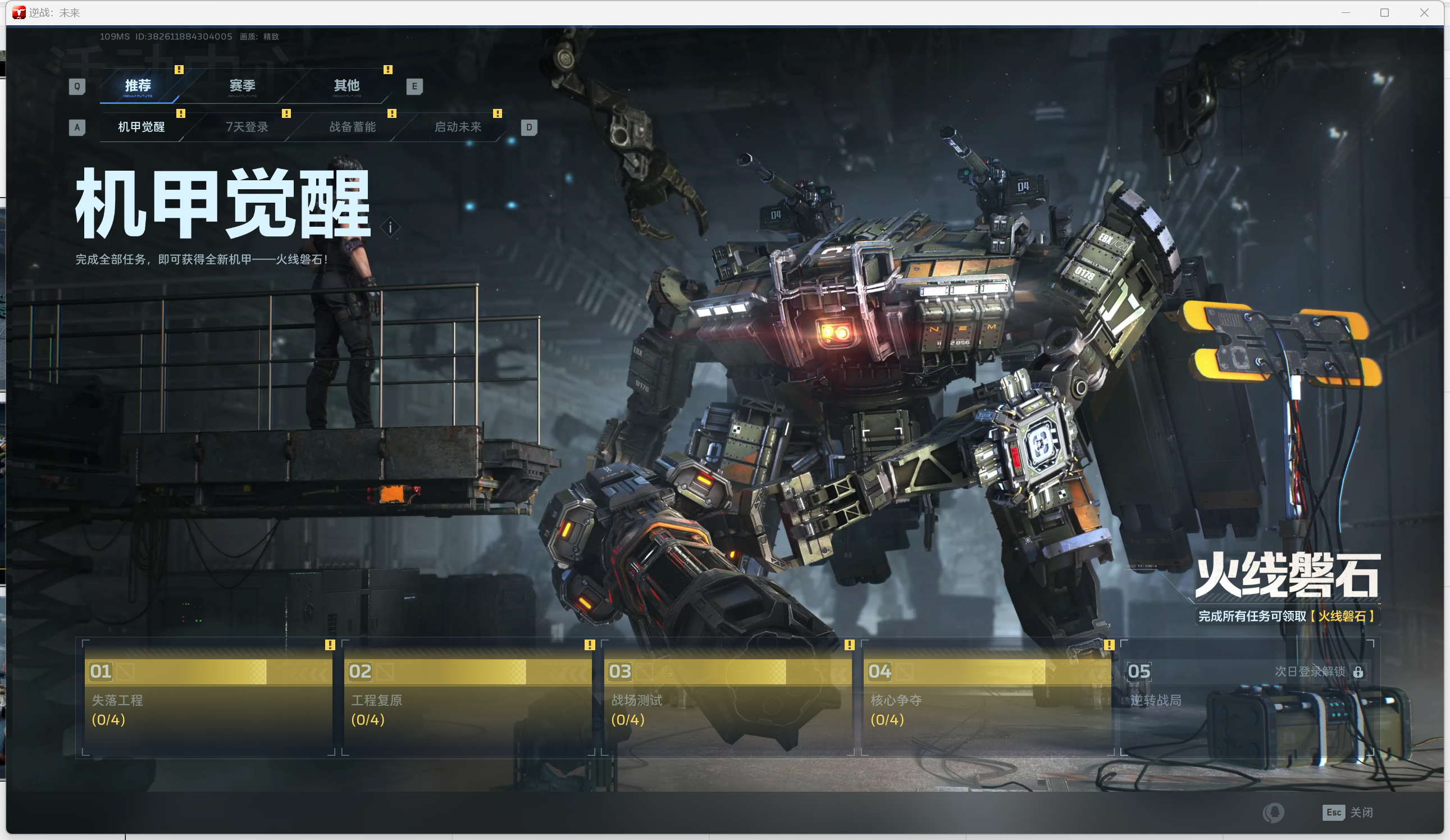Switch to the 推荐 tab
1450x840 pixels.
click(x=138, y=86)
